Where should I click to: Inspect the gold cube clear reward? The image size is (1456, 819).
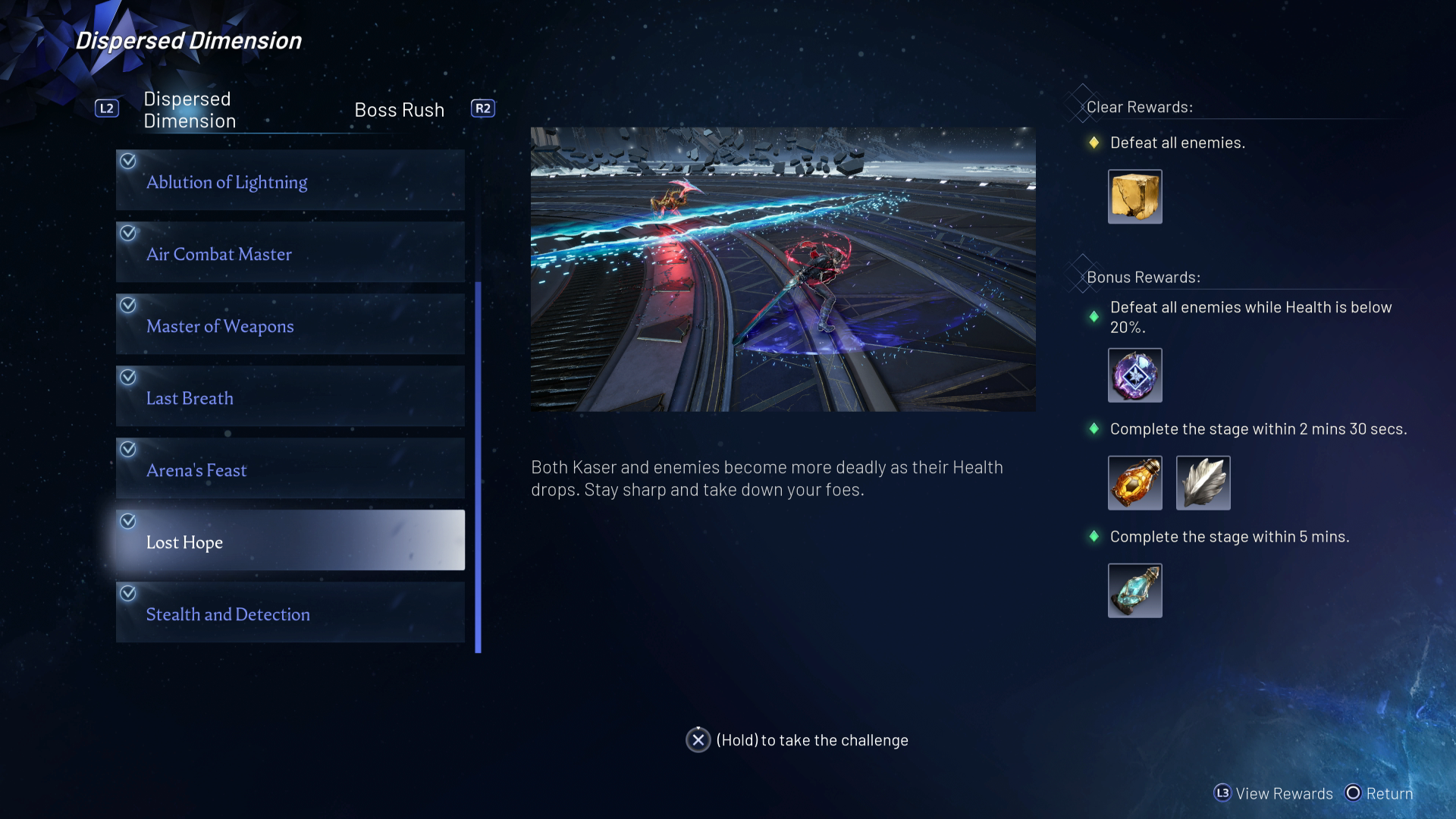coord(1134,196)
